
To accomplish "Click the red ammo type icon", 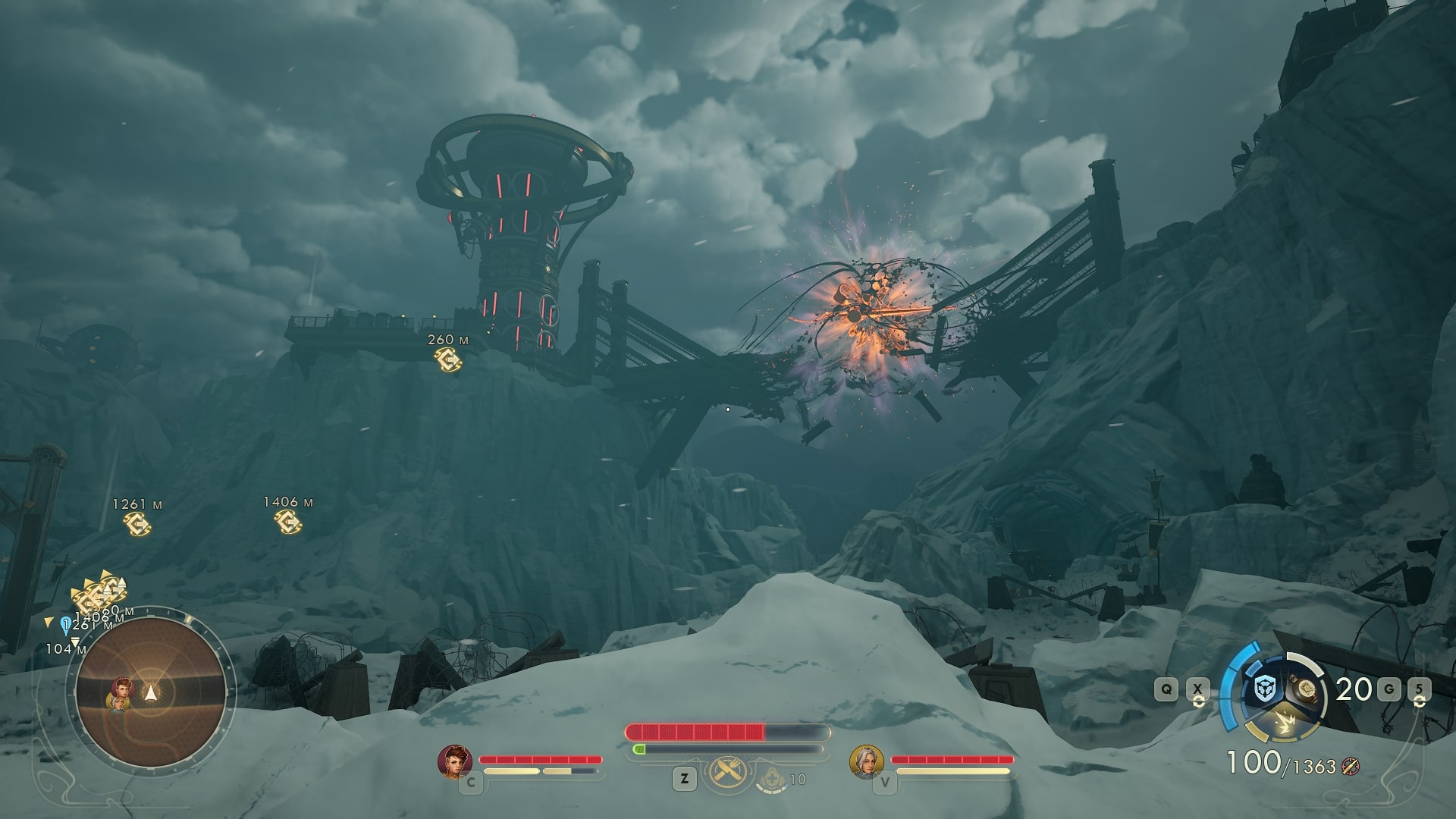I will [x=1350, y=767].
